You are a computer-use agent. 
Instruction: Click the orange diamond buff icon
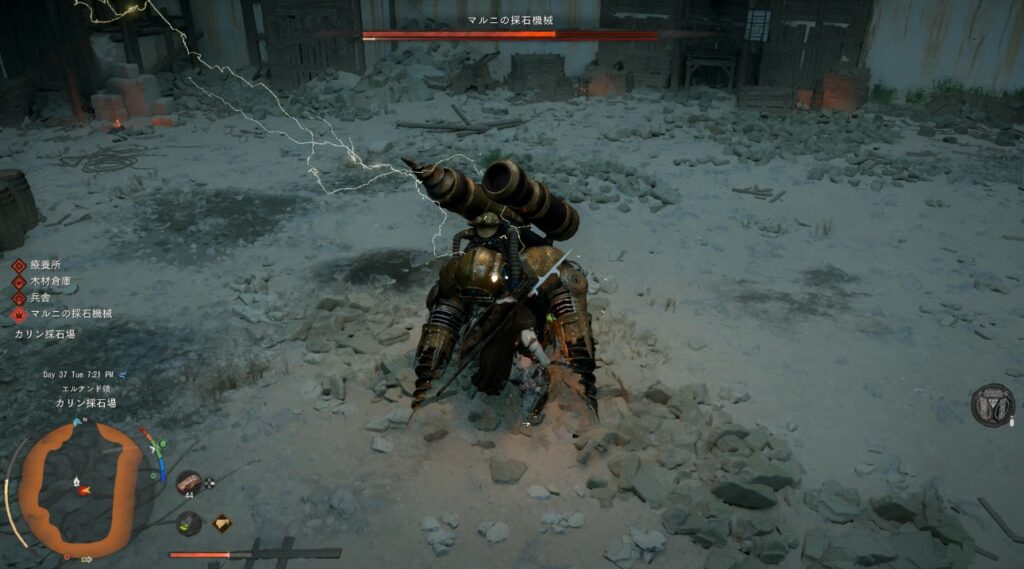(x=222, y=523)
